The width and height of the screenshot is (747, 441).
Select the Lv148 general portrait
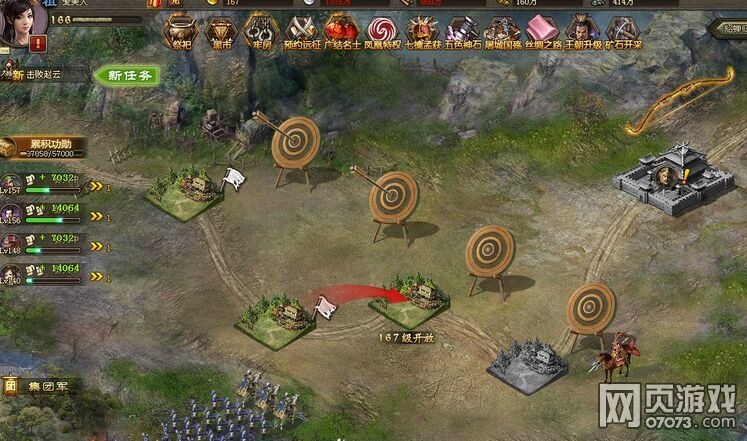12,243
